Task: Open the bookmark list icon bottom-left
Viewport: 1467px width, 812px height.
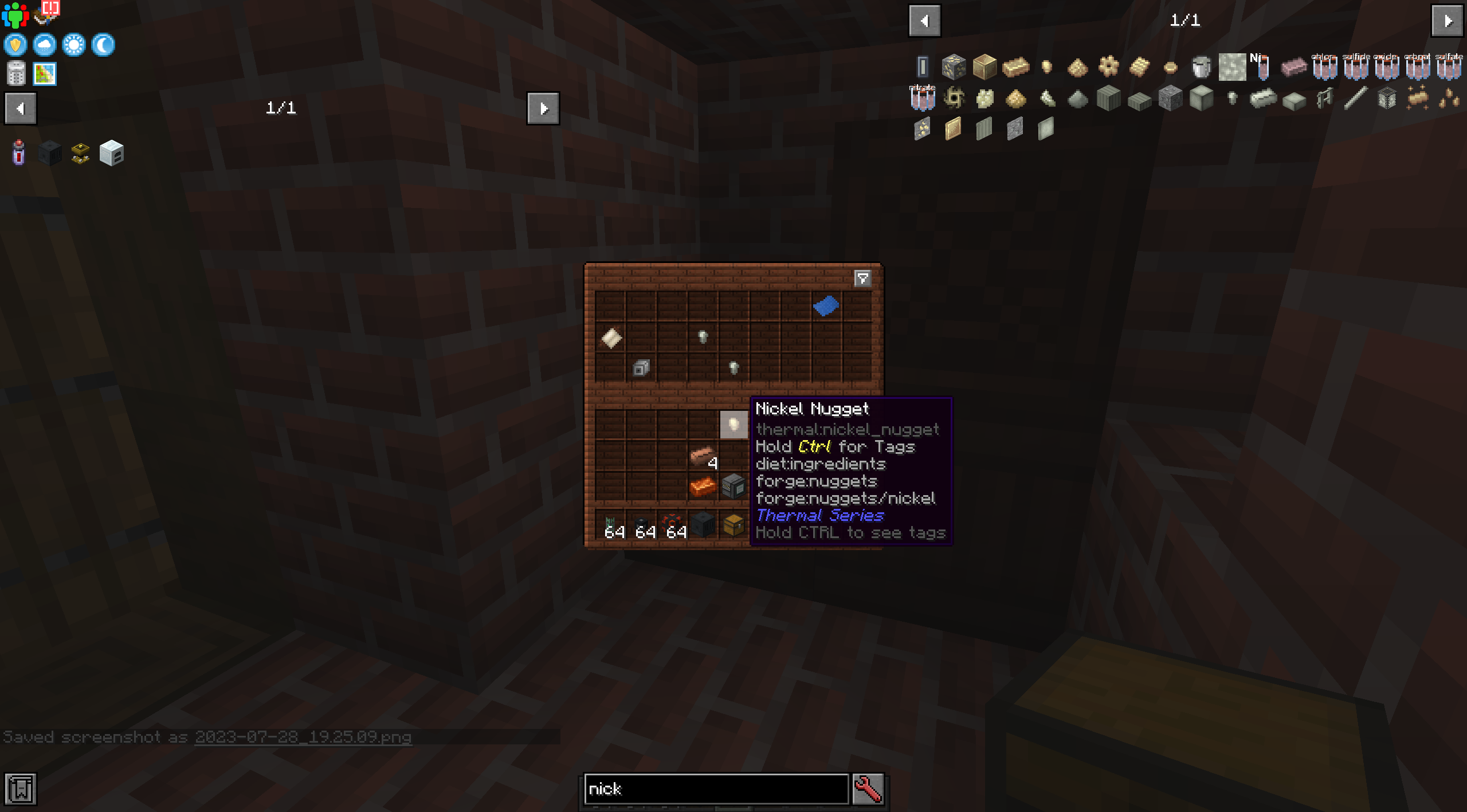Action: (x=21, y=789)
